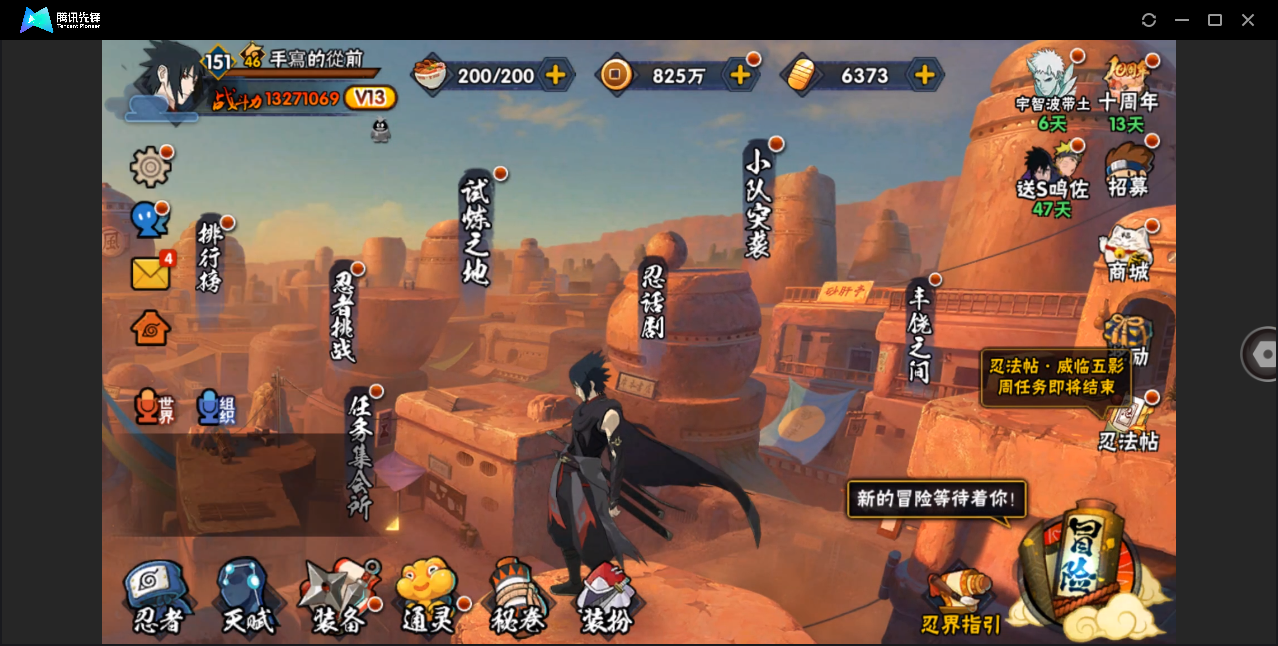Open the mail envelope inbox
Screen dimensions: 1278x646
coord(150,273)
